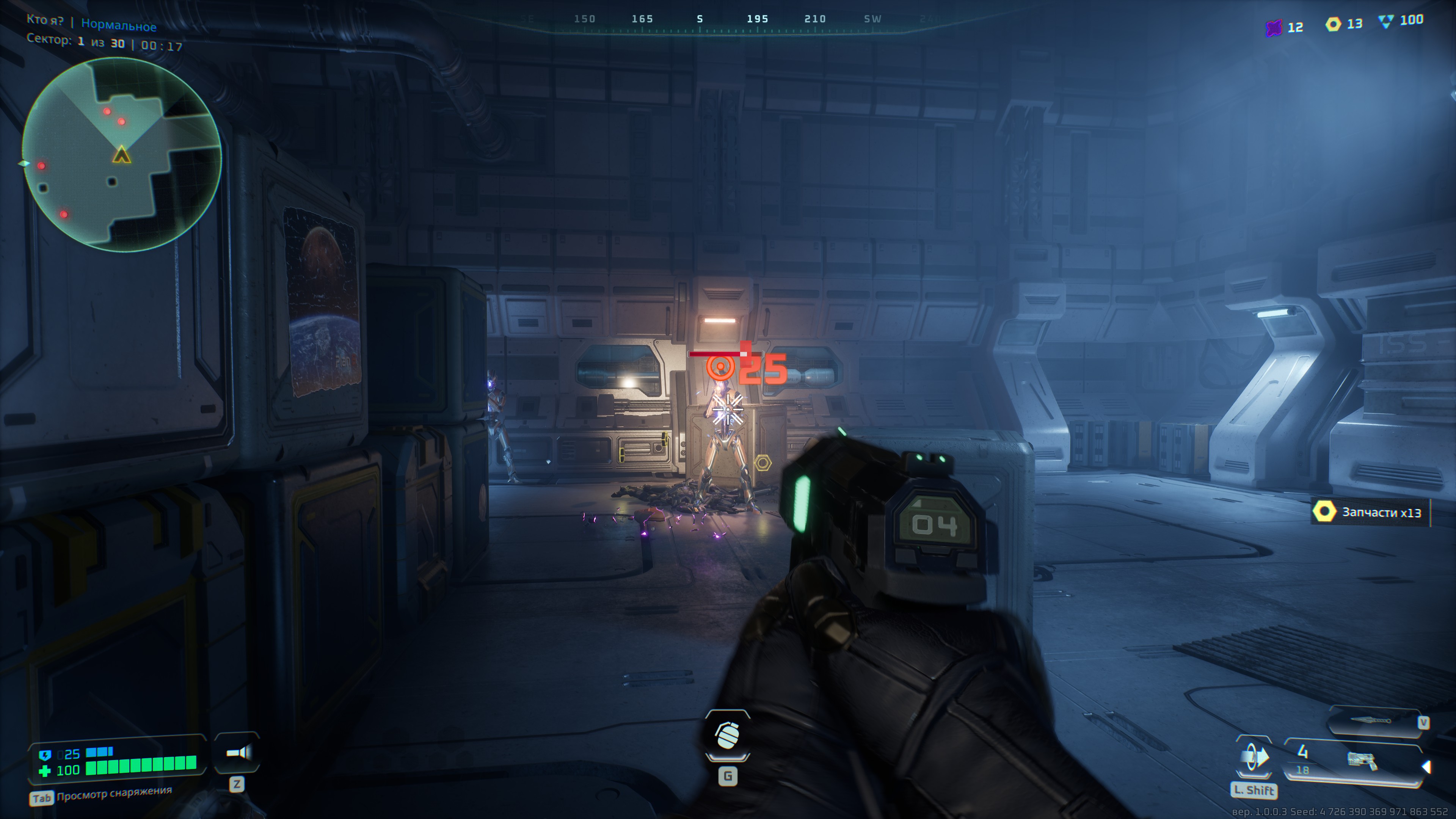Screen dimensions: 1456x819
Task: Click the circular minimap radar
Action: pos(121,154)
